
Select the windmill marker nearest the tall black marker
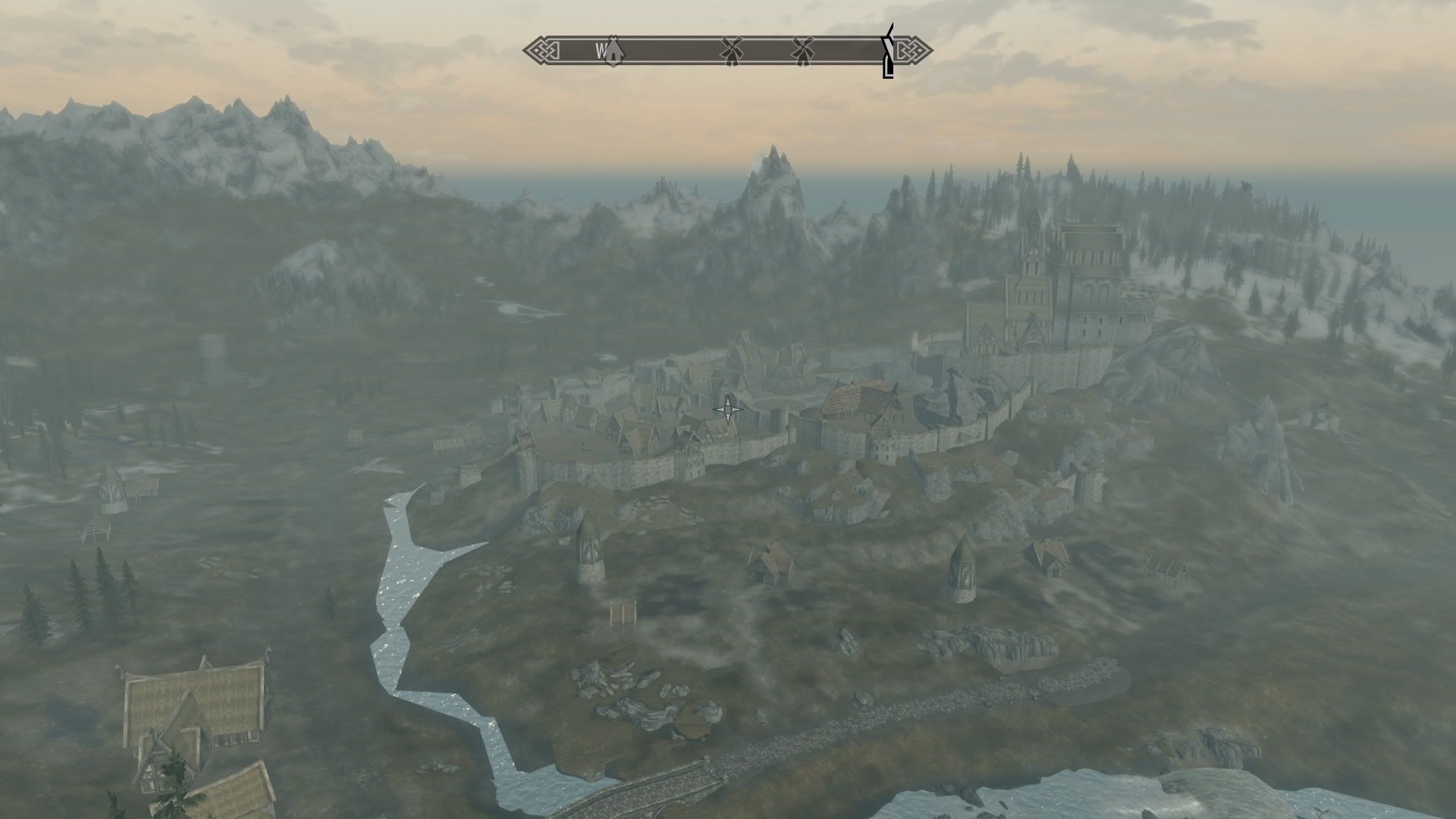[x=802, y=51]
